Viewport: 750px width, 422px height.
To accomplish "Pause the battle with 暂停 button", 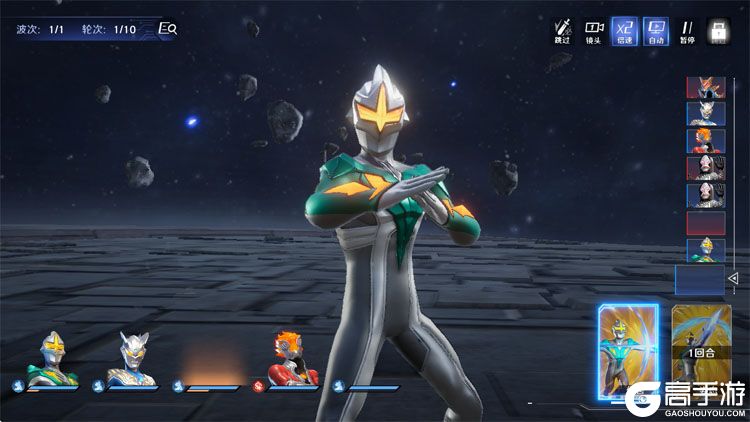I will (x=687, y=31).
